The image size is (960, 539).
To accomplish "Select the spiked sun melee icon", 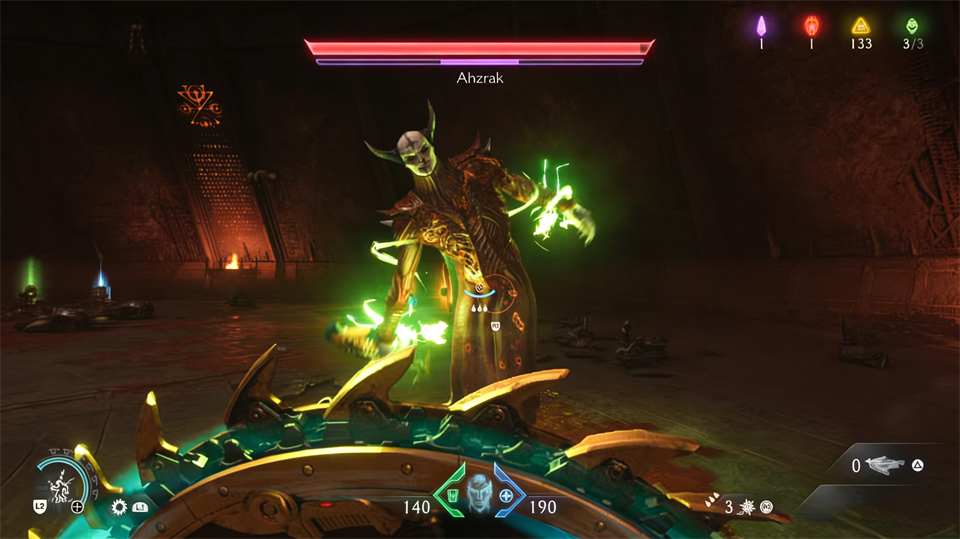I will tap(120, 507).
